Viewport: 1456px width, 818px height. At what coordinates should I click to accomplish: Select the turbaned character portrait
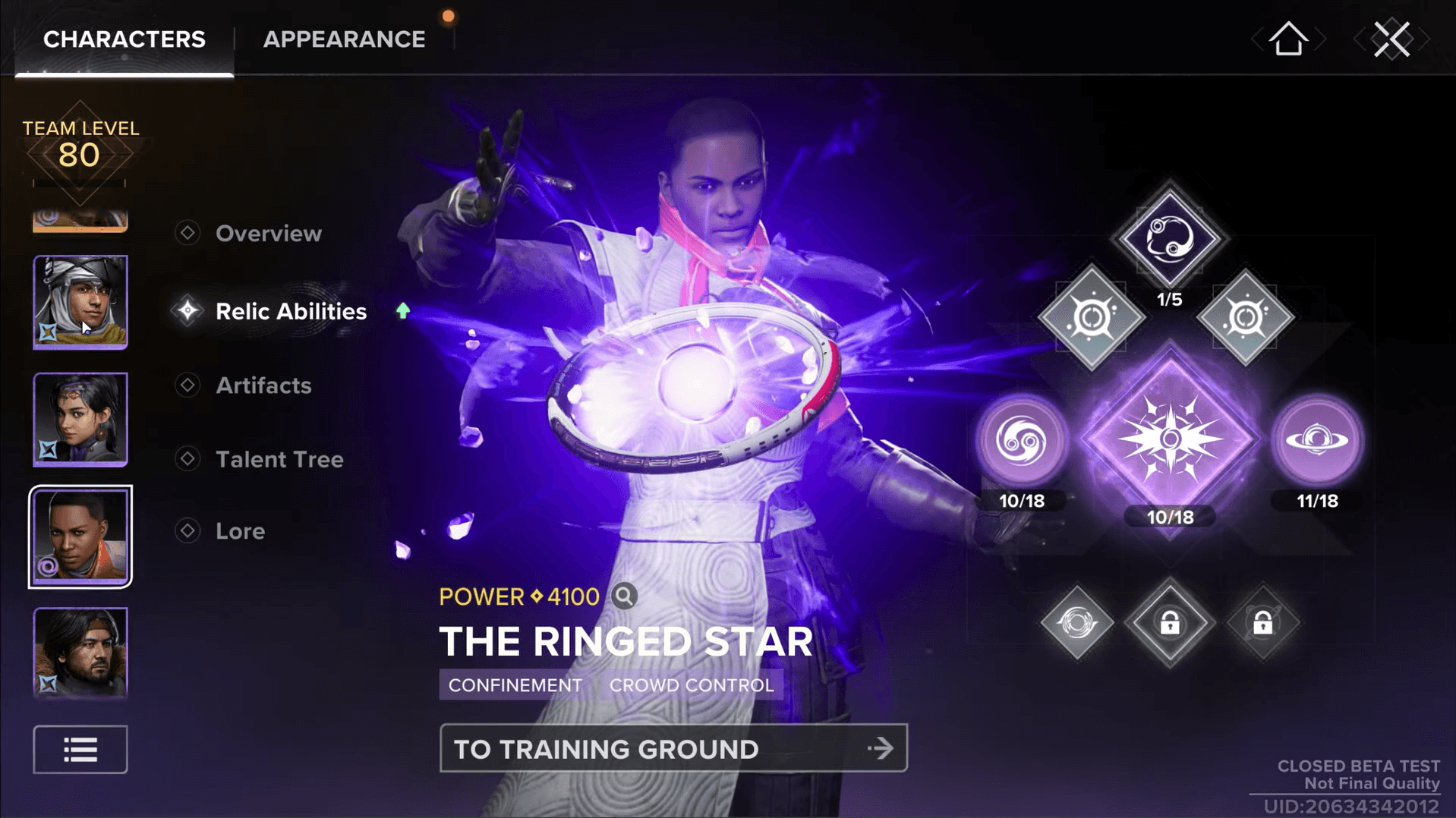[80, 302]
